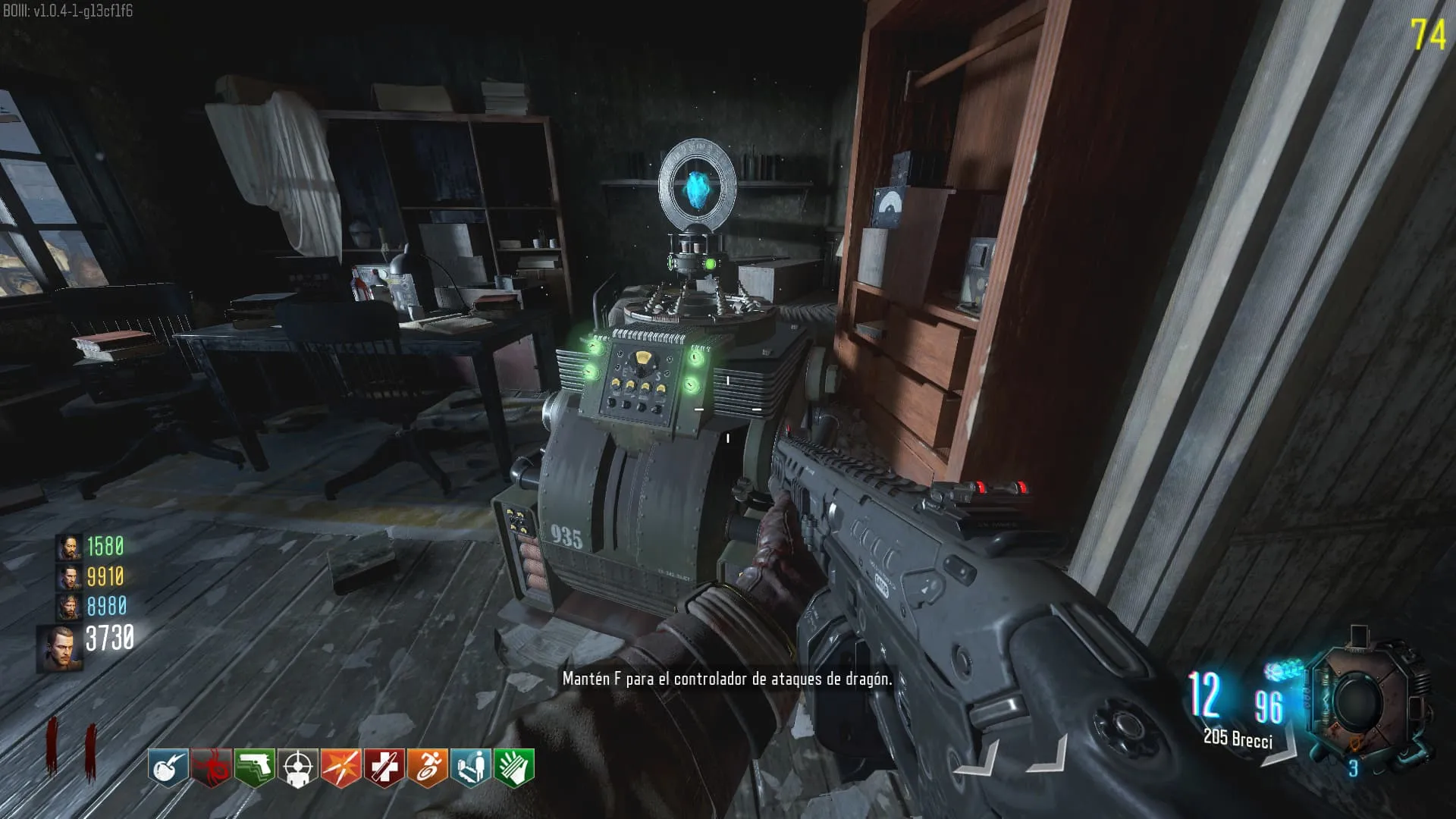Select the player portrait with 1580 points
Image resolution: width=1456 pixels, height=819 pixels.
pos(69,548)
